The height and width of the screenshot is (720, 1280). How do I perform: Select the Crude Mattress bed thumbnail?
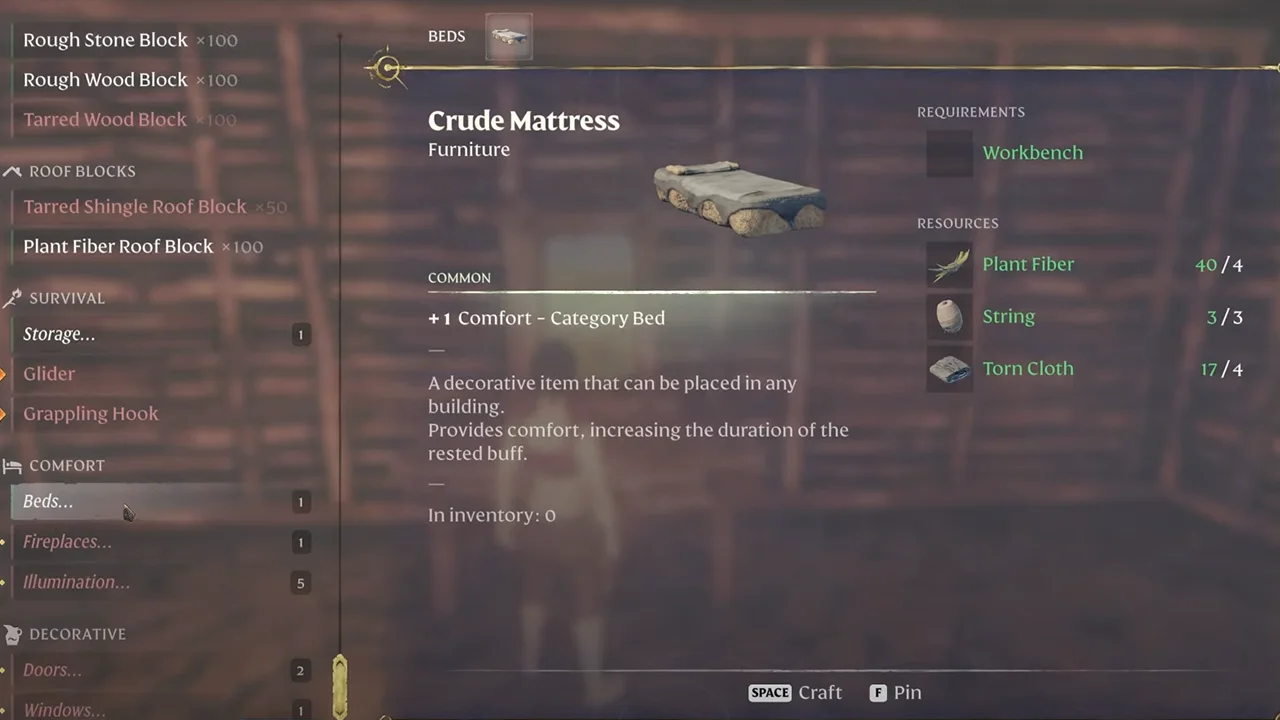509,37
